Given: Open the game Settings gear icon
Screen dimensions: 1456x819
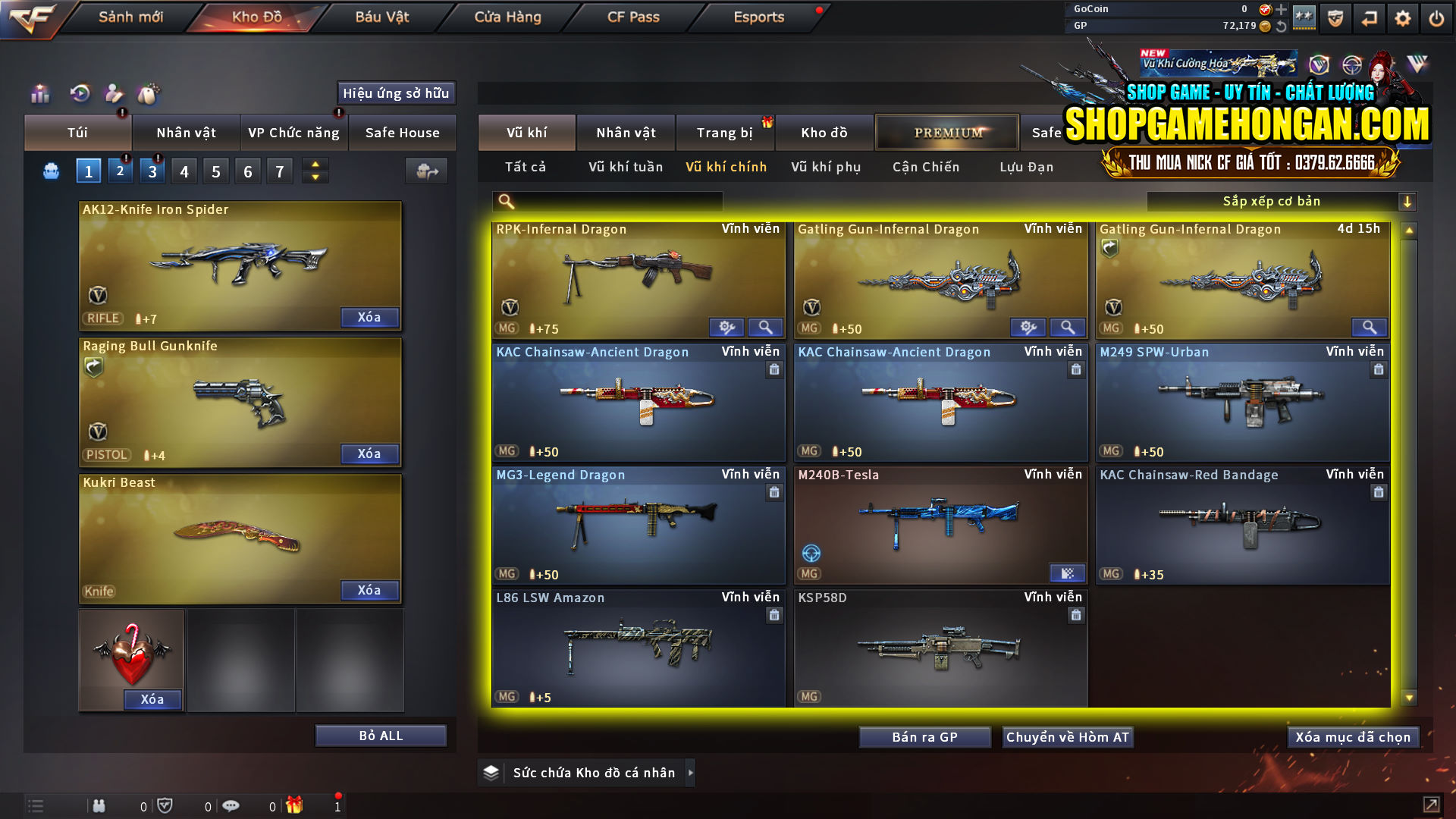Looking at the screenshot, I should click(1402, 17).
